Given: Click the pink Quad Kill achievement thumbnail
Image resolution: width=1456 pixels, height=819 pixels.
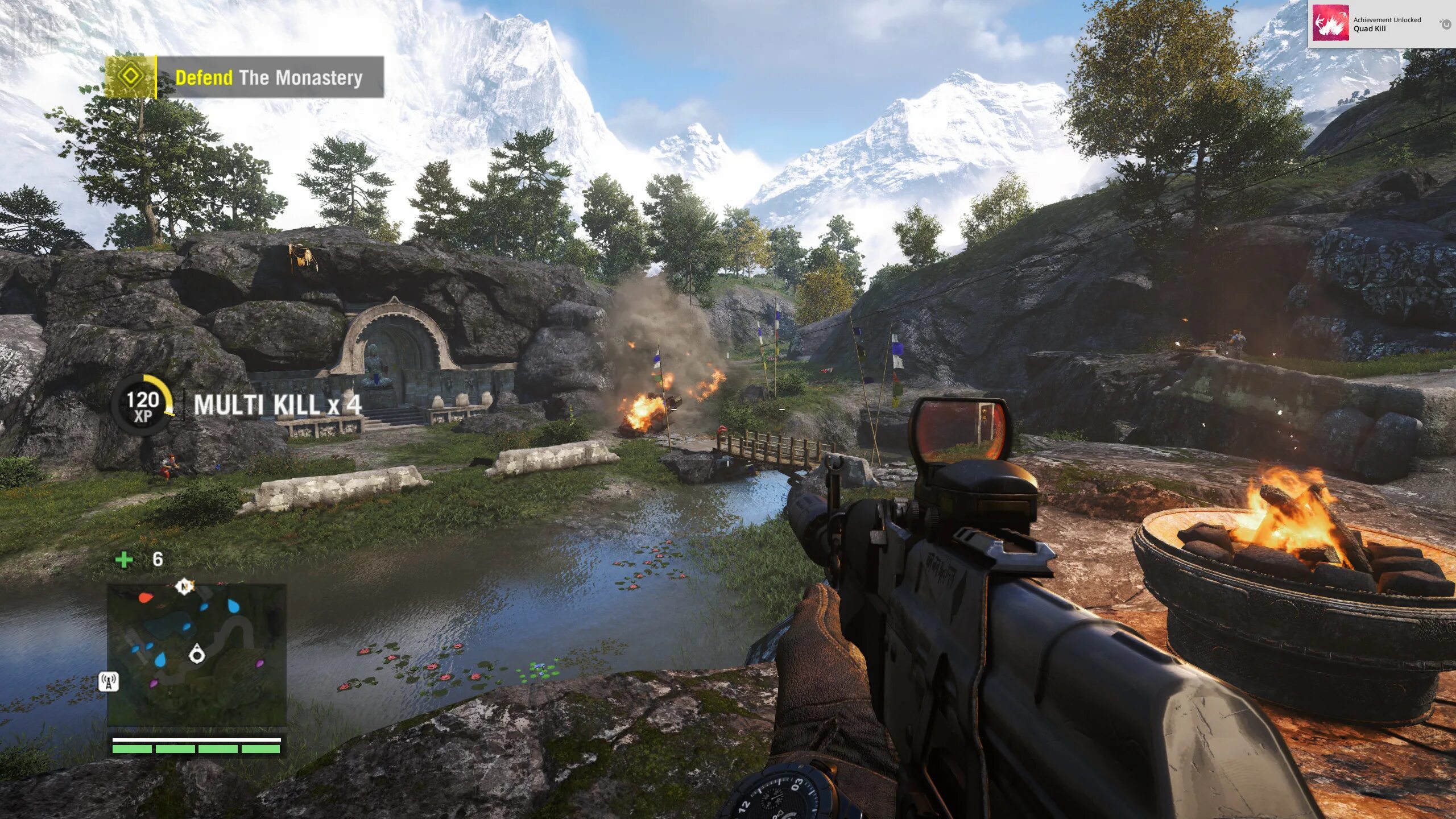Looking at the screenshot, I should coord(1330,23).
